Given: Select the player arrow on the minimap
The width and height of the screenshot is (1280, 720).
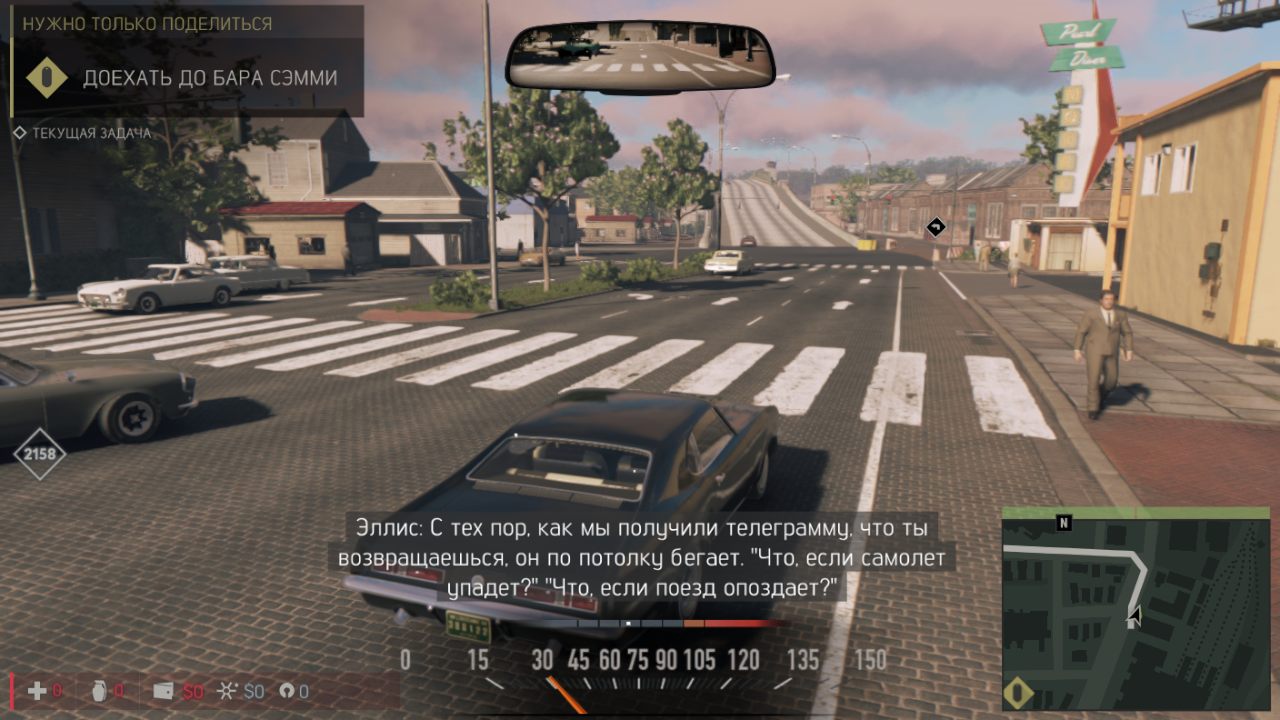Looking at the screenshot, I should 1133,617.
